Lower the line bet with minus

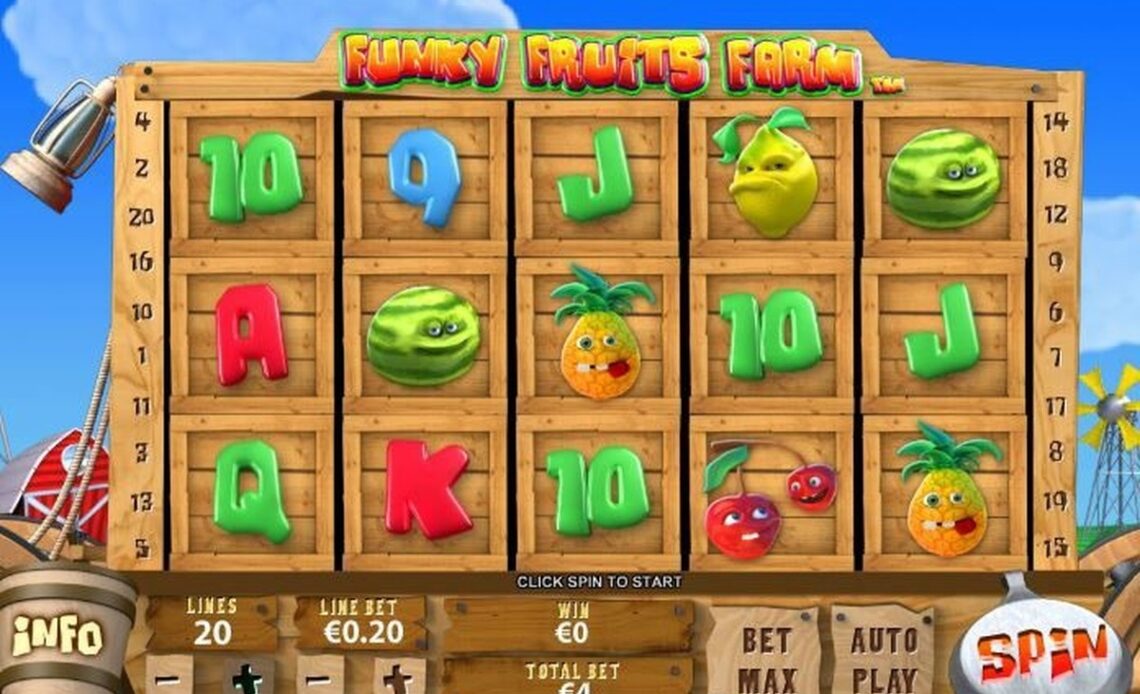(x=321, y=677)
